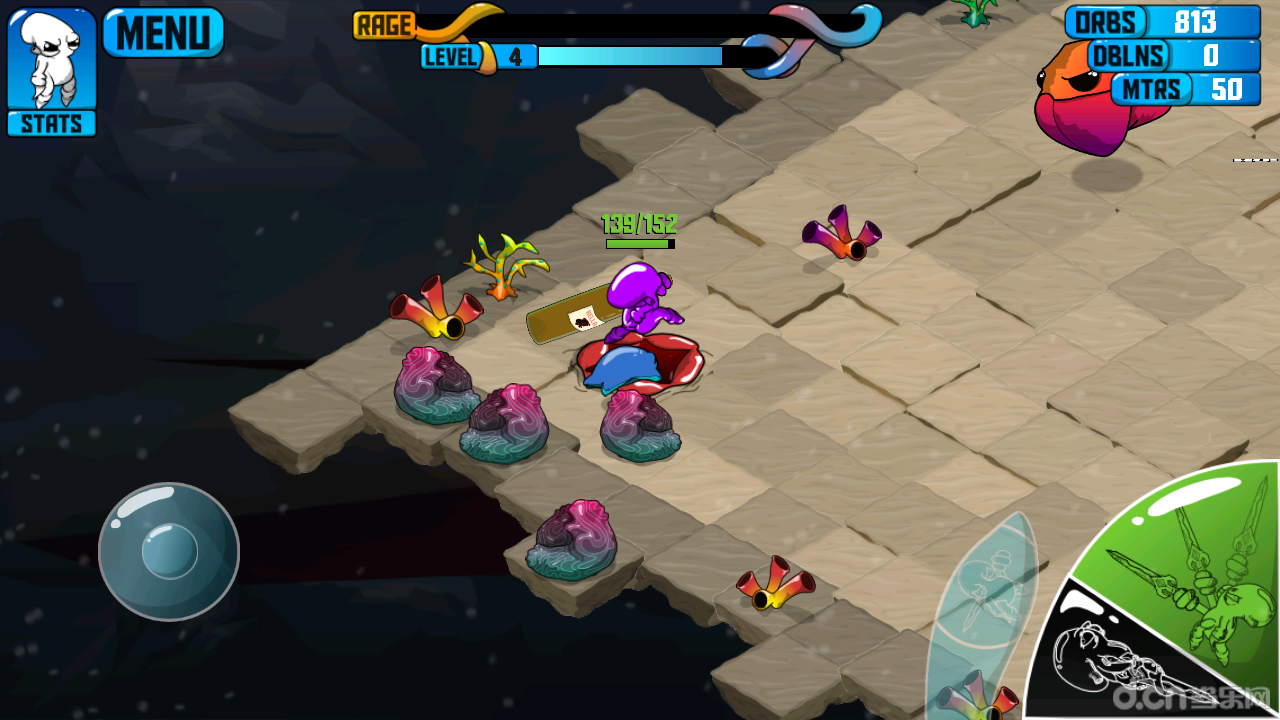Open the STATS character portrait
1280x720 pixels.
[x=52, y=72]
